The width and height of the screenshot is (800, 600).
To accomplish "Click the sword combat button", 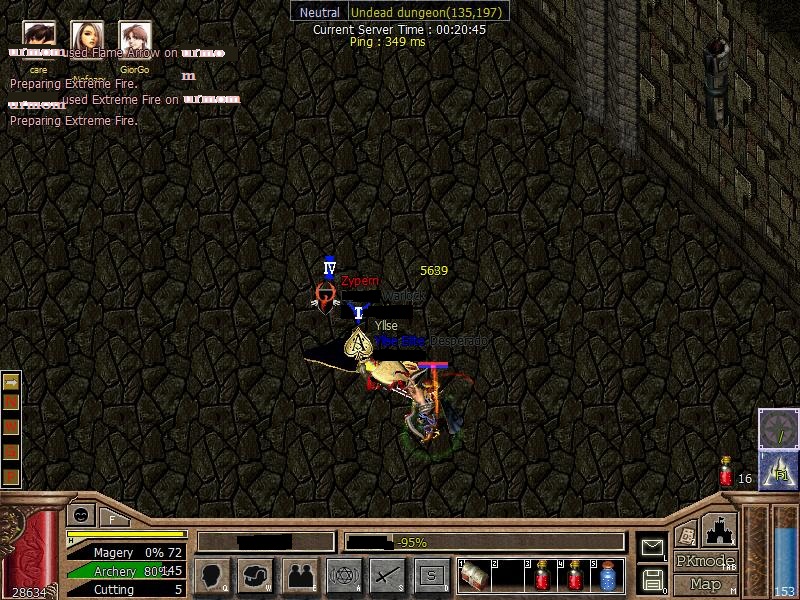I will click(387, 575).
